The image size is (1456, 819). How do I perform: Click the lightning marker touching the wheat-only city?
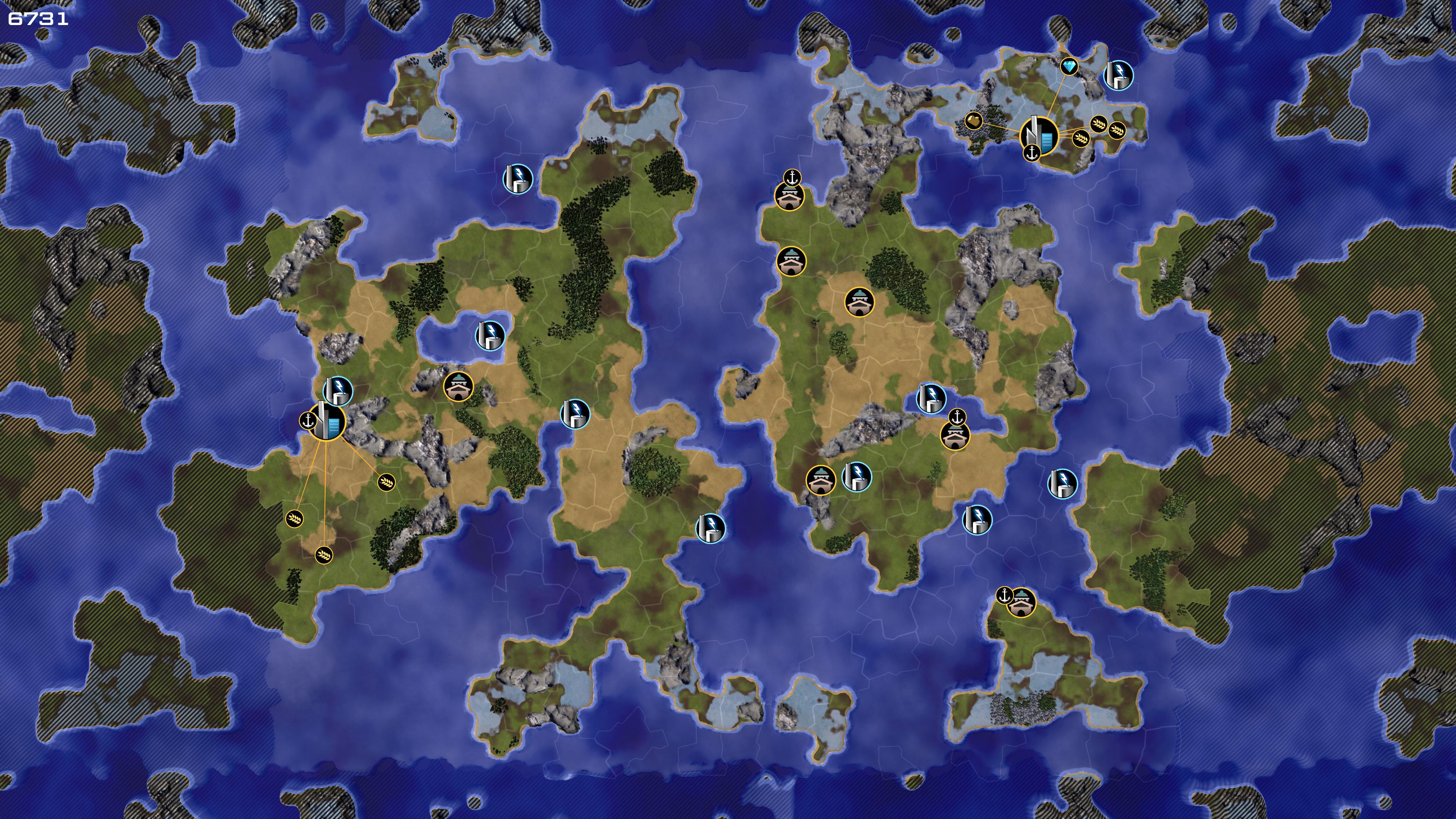tap(338, 391)
